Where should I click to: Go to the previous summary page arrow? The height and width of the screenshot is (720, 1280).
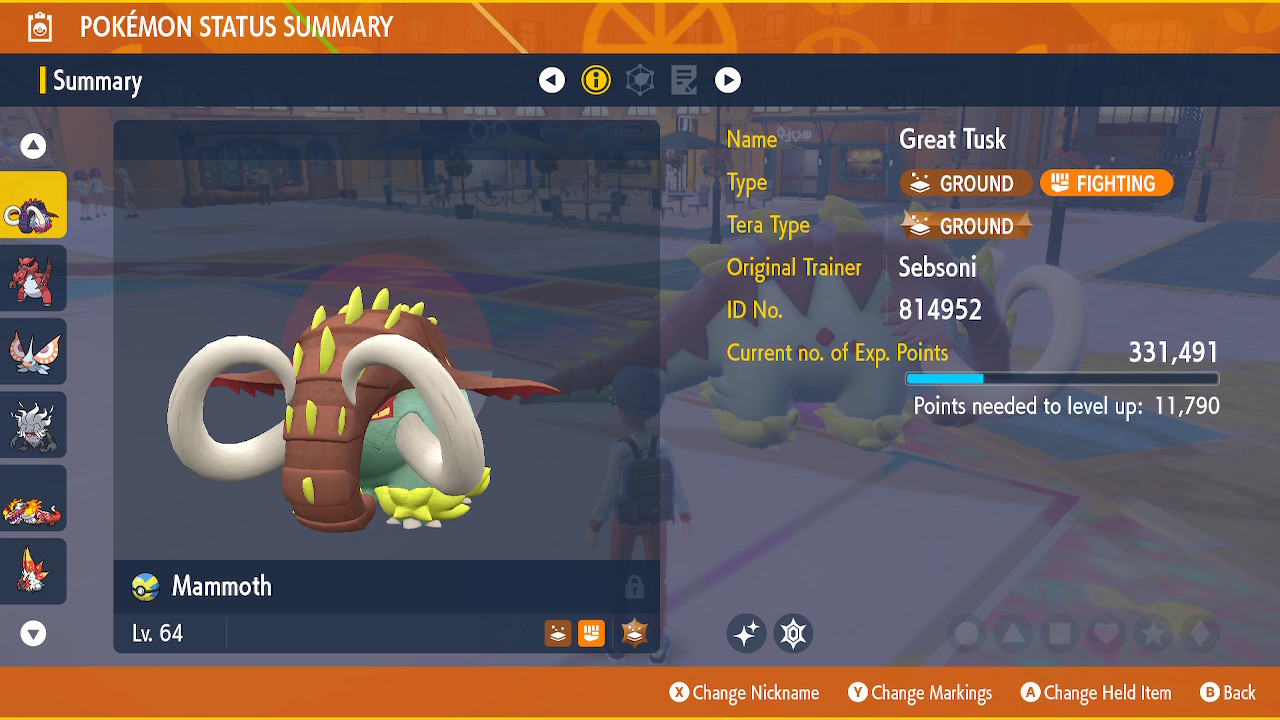click(x=552, y=80)
